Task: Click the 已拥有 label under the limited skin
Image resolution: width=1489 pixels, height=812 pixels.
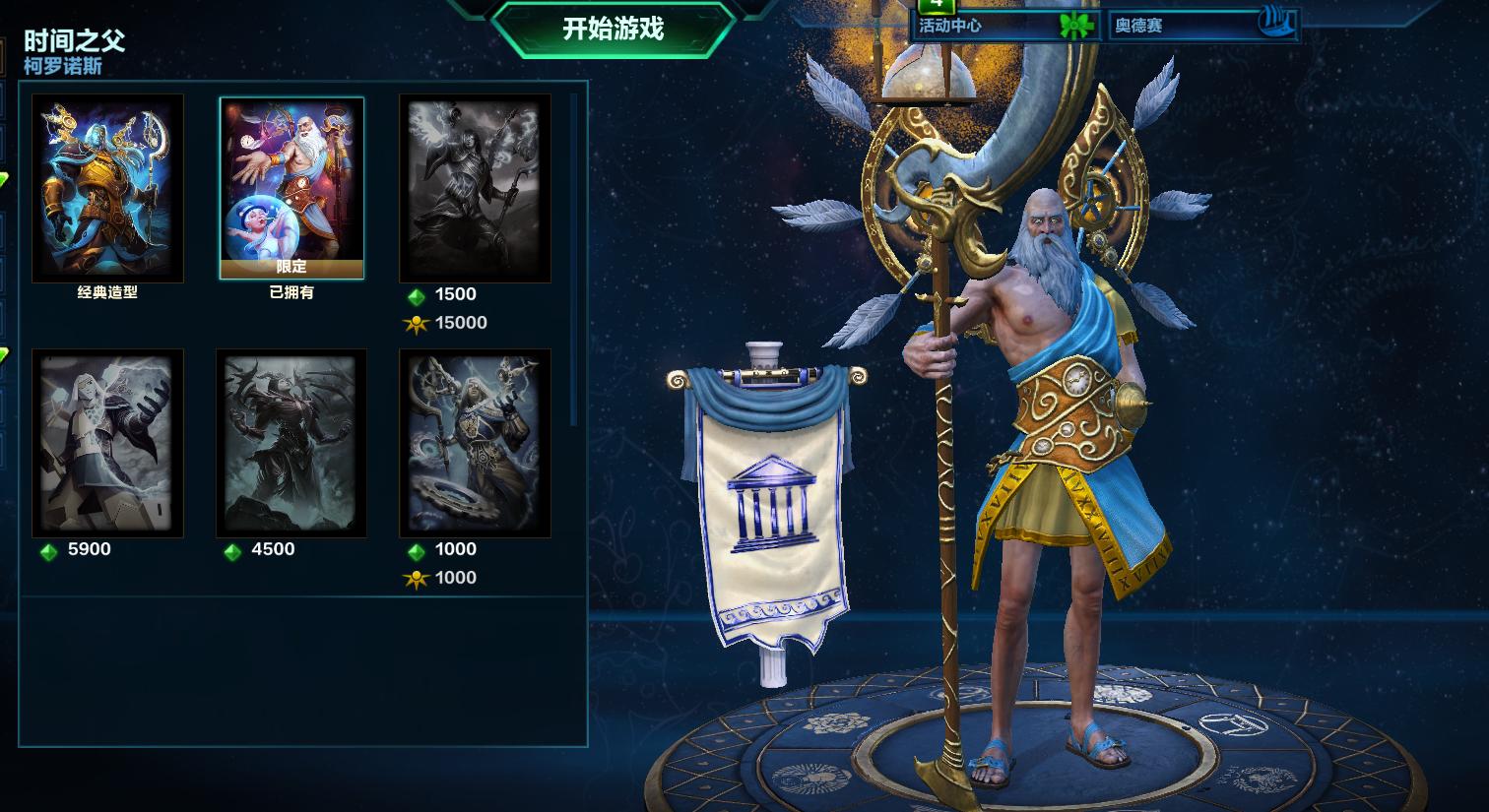Action: [291, 292]
